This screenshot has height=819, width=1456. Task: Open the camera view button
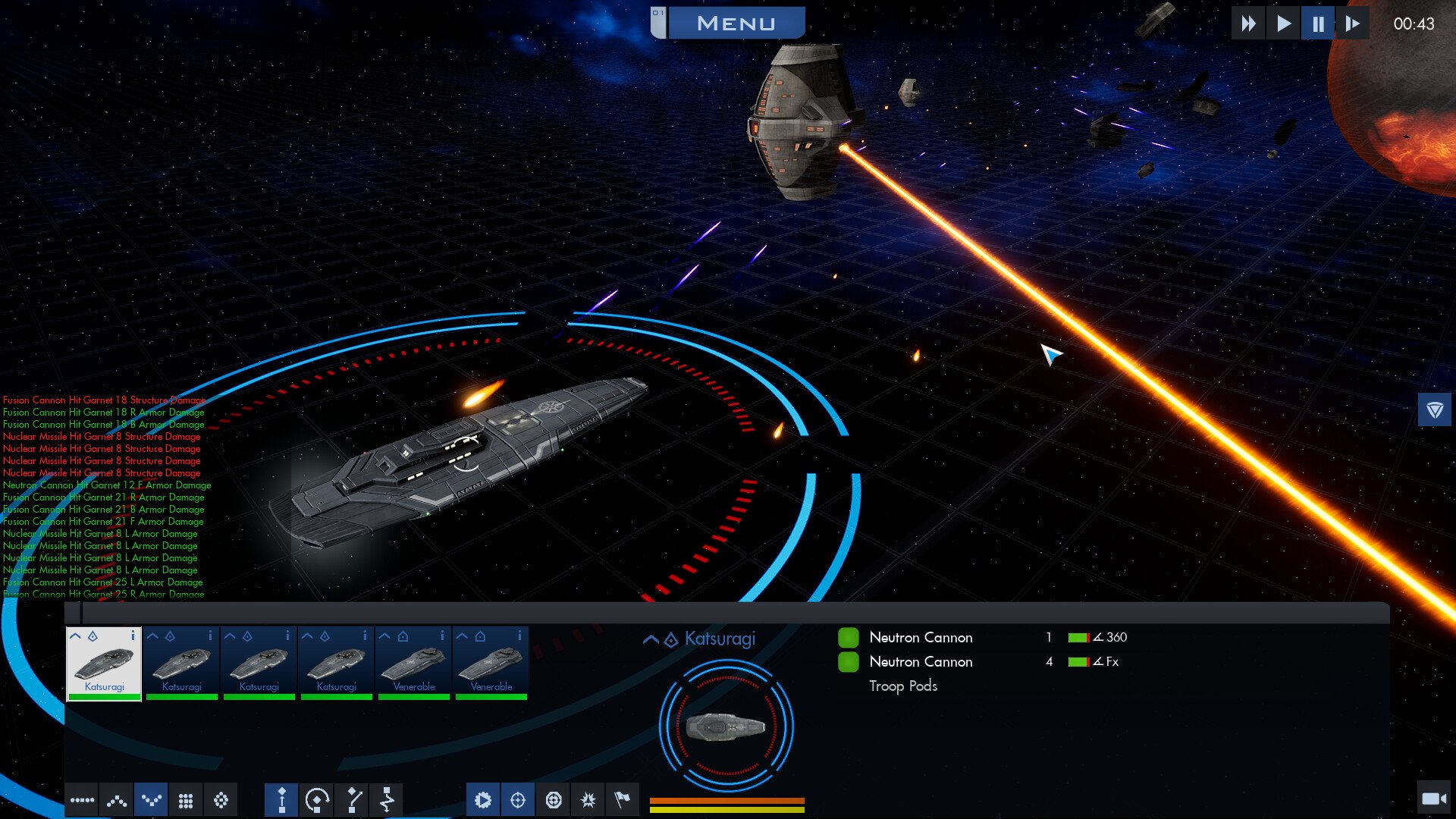pyautogui.click(x=1433, y=799)
